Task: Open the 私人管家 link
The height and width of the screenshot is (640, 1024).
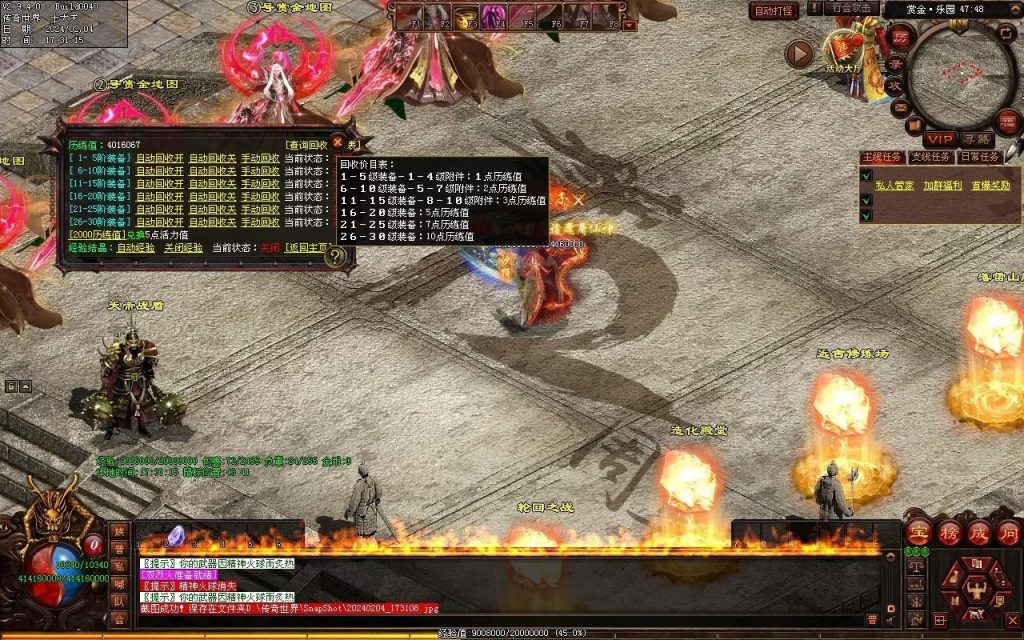Action: pos(895,185)
